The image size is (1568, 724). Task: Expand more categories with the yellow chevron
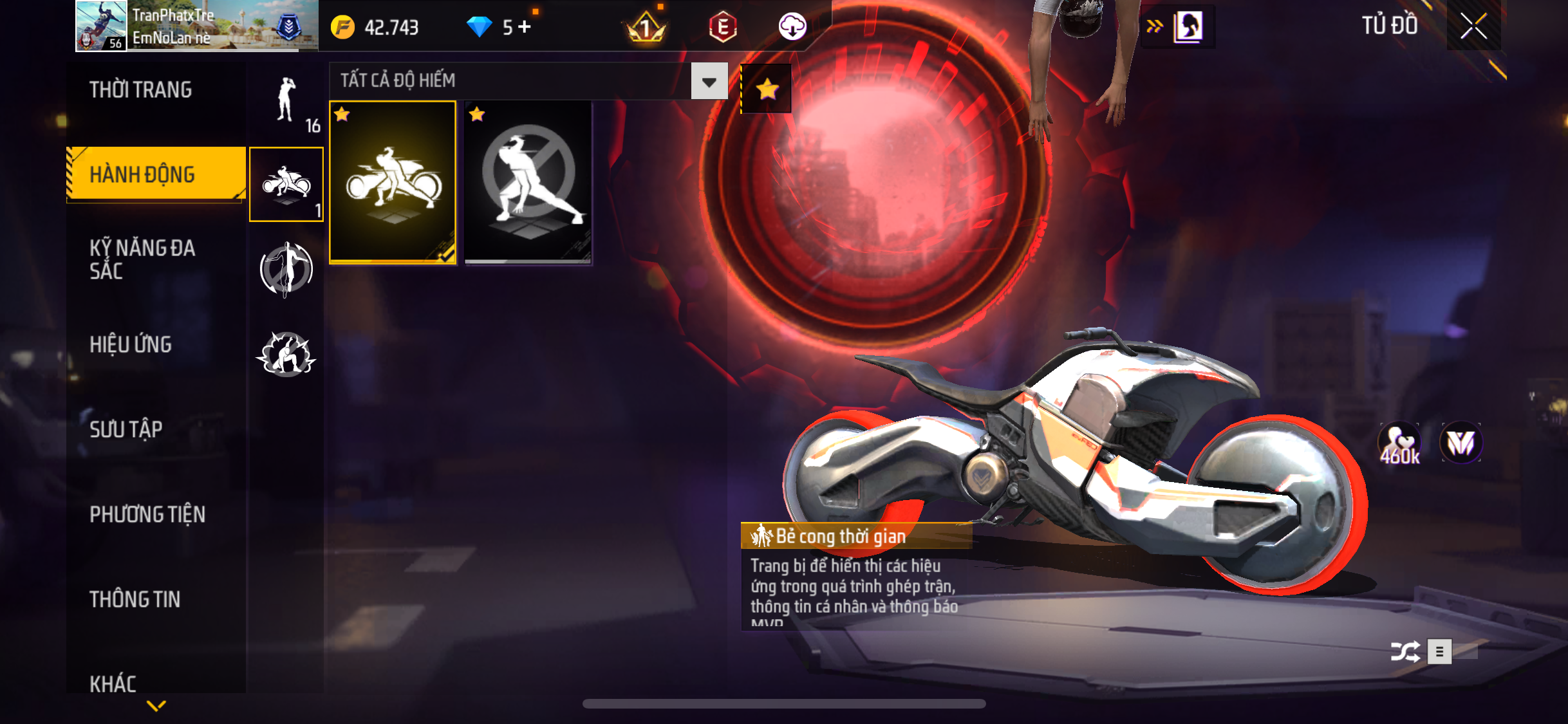point(156,706)
